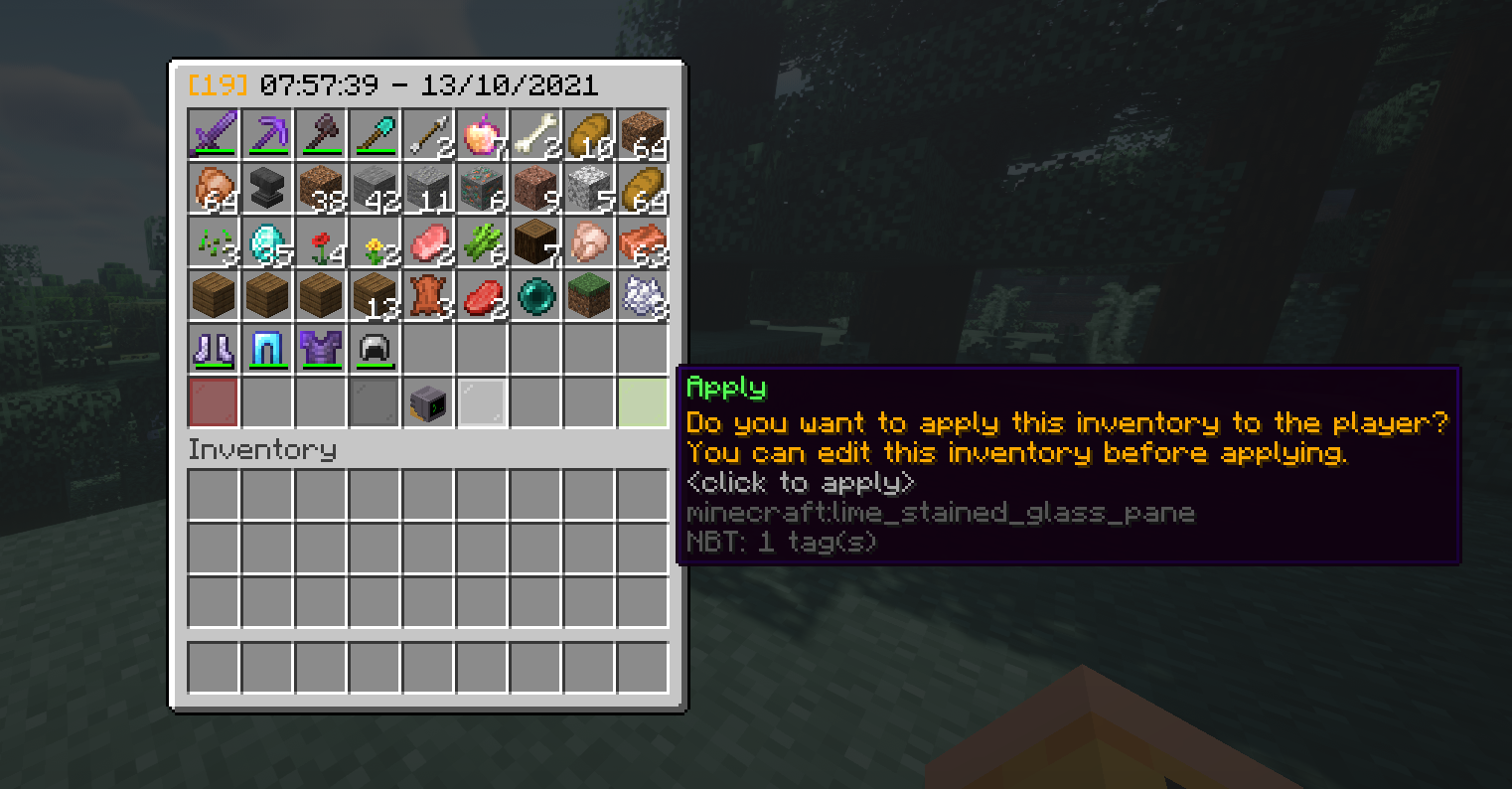1512x789 pixels.
Task: Pick the iron helmet in the armor row
Action: [x=375, y=350]
